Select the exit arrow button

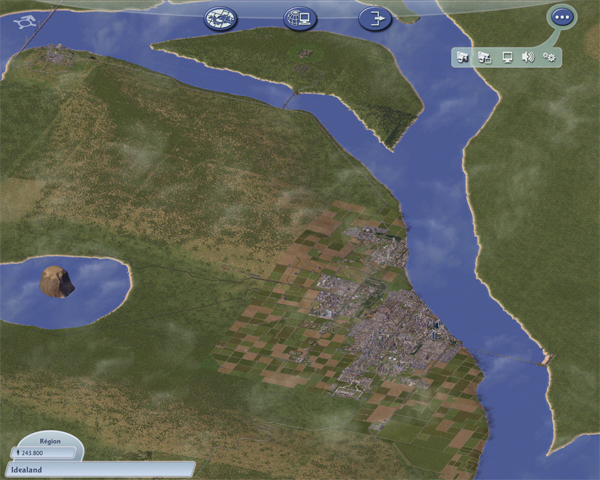pyautogui.click(x=375, y=17)
